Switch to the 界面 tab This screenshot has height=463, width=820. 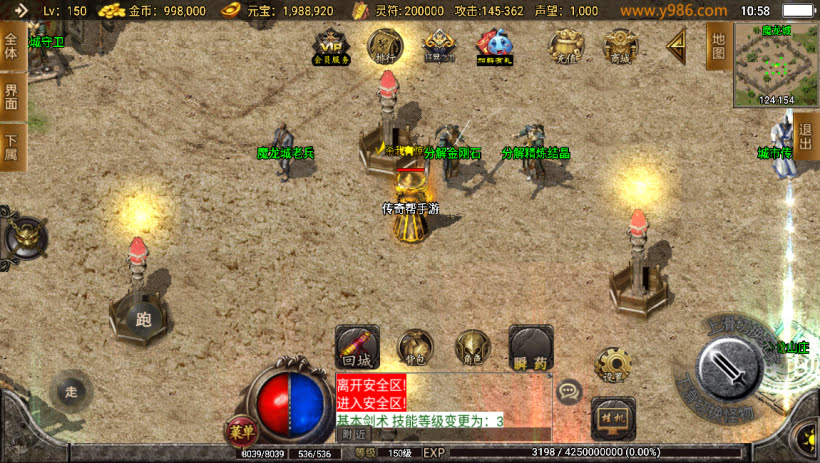click(11, 97)
